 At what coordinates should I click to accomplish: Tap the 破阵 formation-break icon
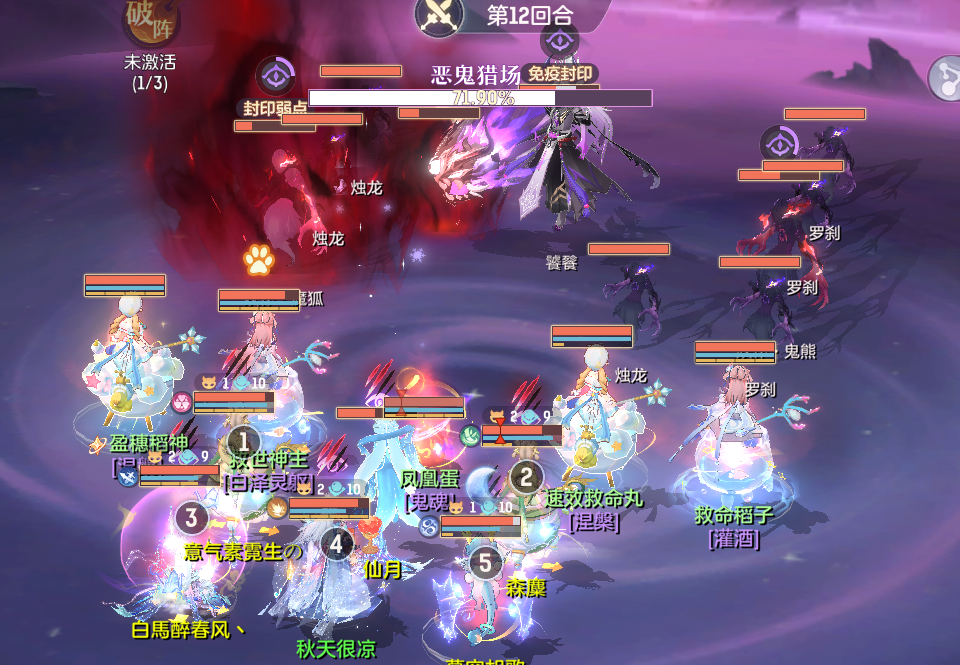(x=151, y=21)
